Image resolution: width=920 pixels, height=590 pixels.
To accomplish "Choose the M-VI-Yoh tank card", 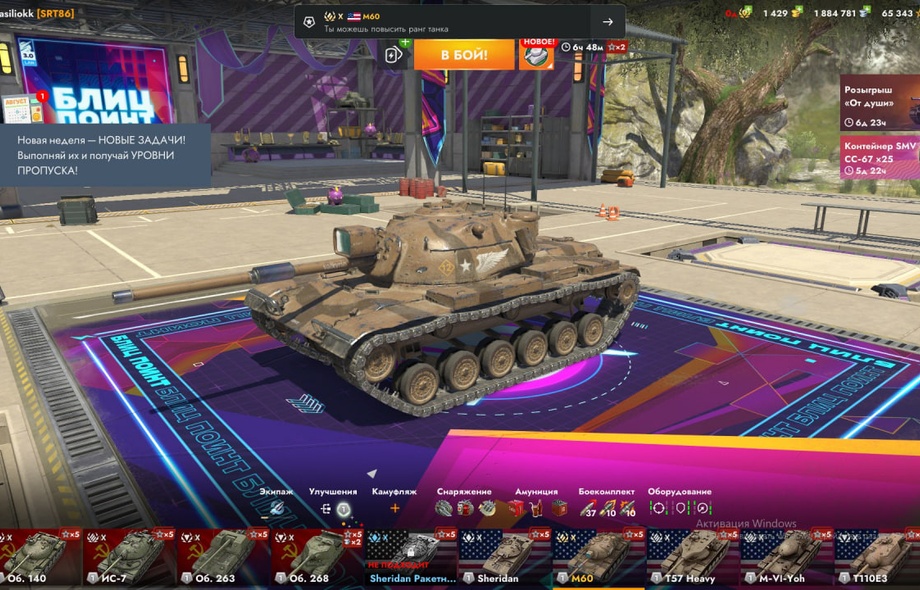I will click(787, 557).
